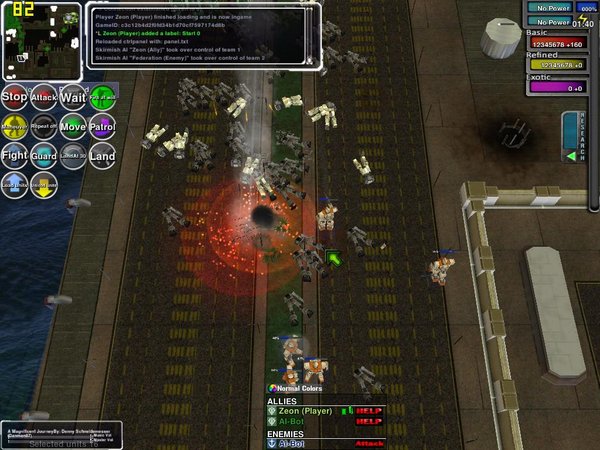Activate the Fight command
This screenshot has width=600, height=450.
(14, 156)
